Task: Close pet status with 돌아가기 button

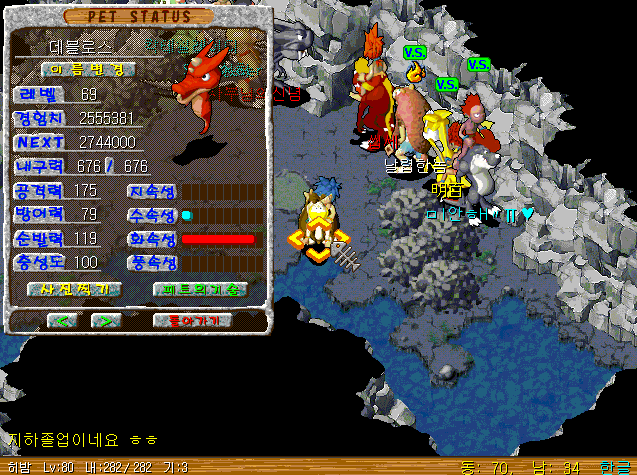Action: pyautogui.click(x=193, y=321)
